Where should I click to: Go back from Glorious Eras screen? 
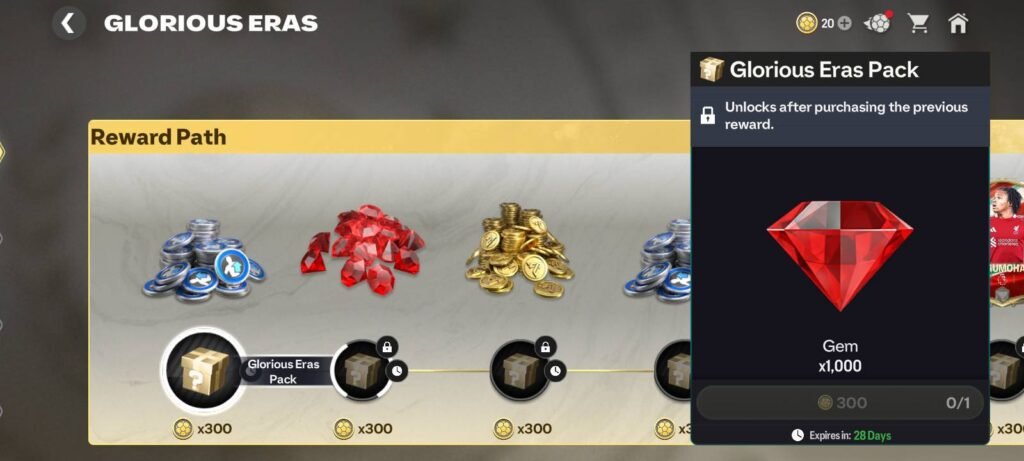tap(67, 23)
